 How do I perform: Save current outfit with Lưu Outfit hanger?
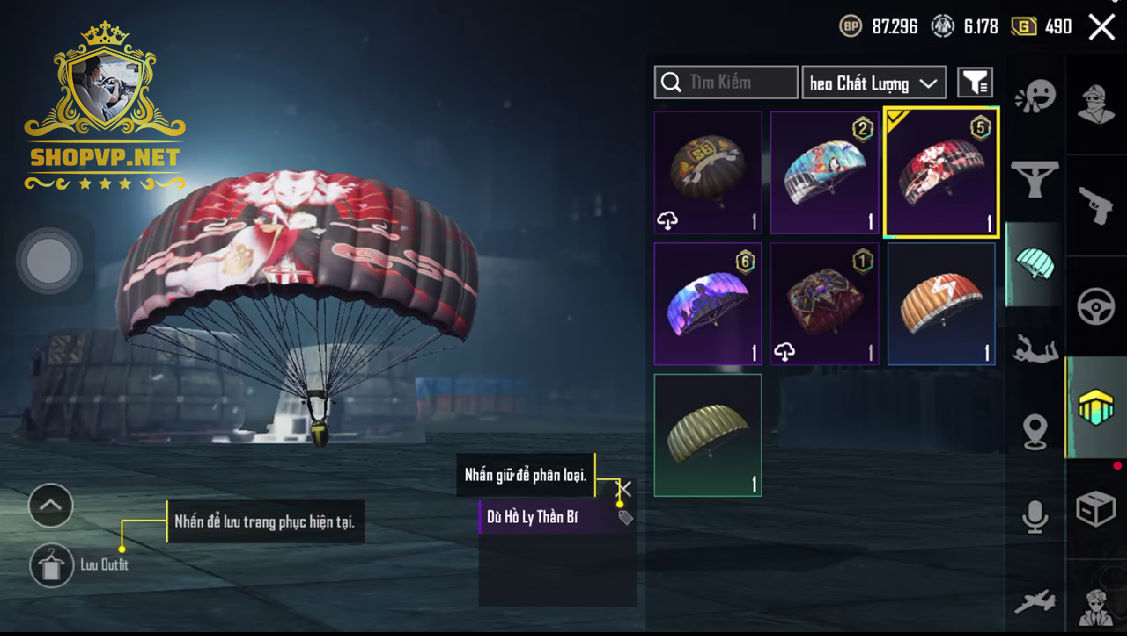pyautogui.click(x=50, y=565)
